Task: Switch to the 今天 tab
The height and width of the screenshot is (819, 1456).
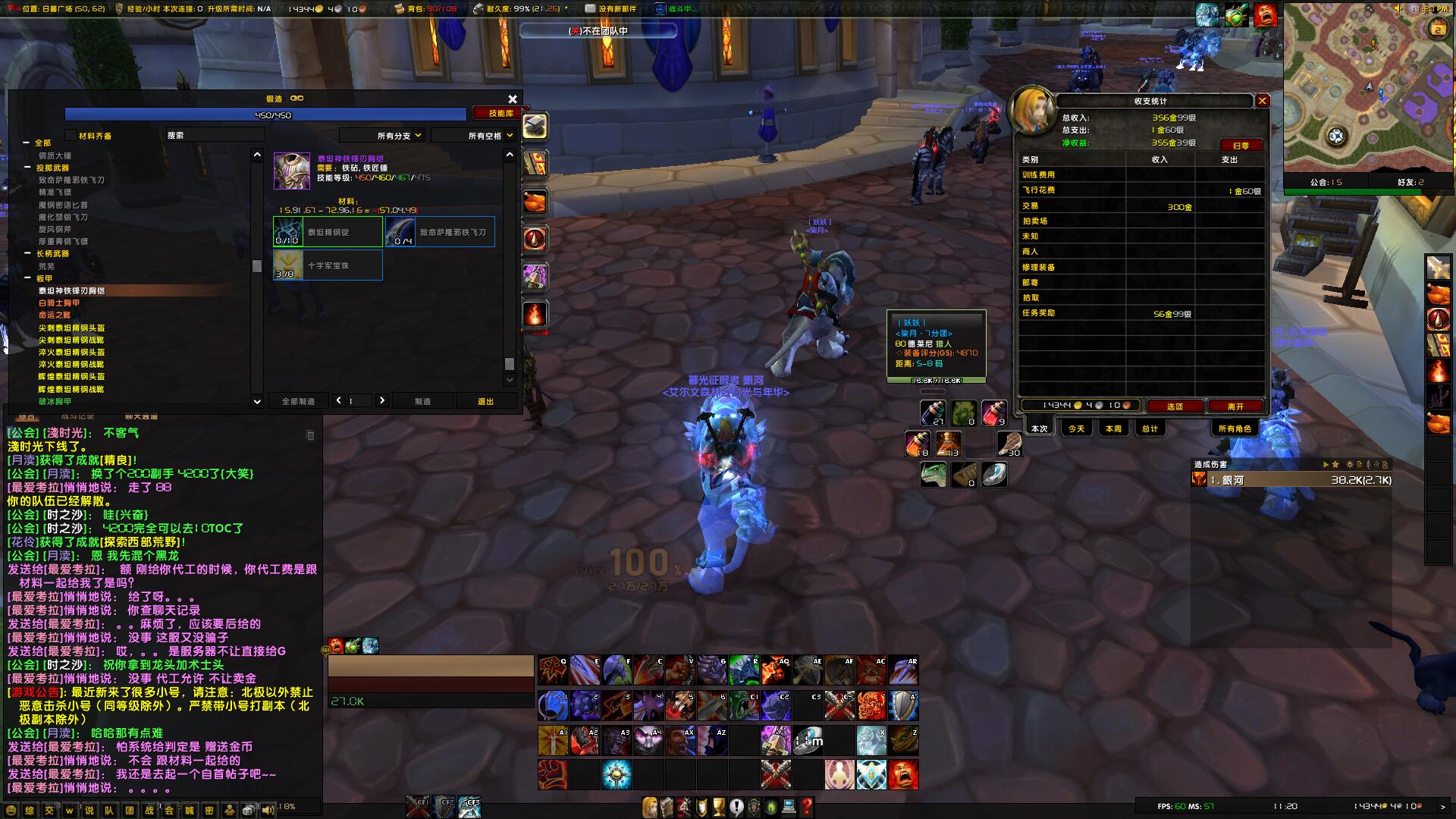Action: [1076, 428]
